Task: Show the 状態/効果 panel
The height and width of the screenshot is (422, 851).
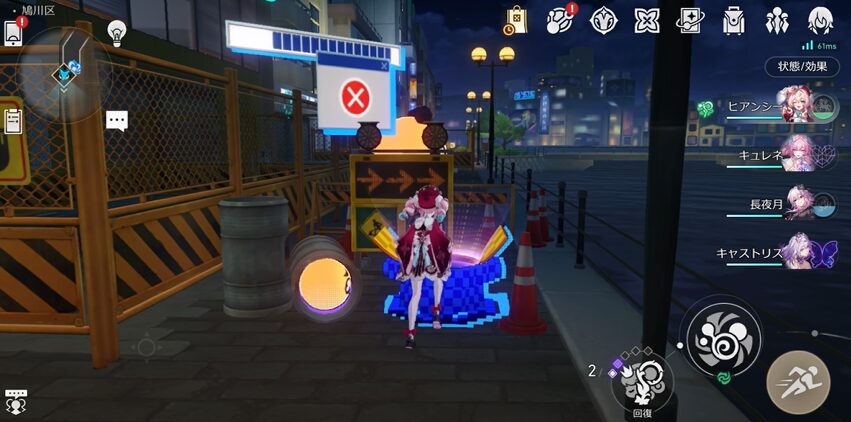Action: tap(802, 67)
